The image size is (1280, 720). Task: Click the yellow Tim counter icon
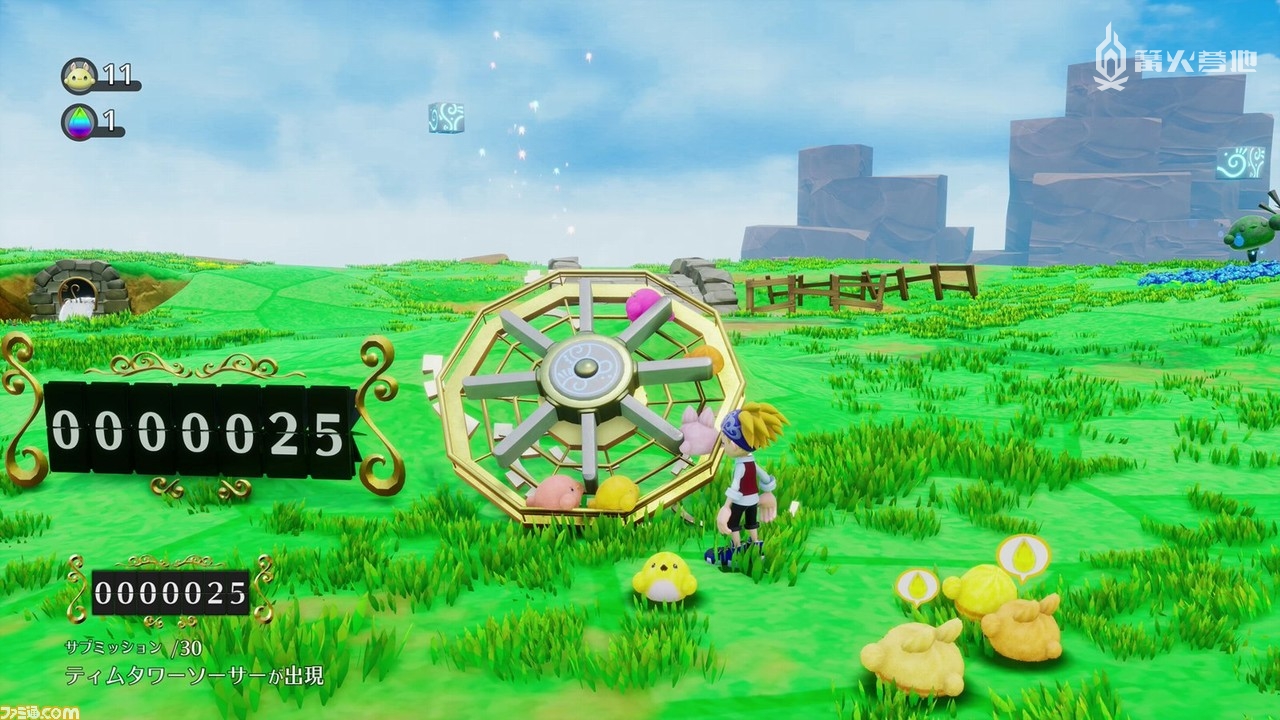79,75
